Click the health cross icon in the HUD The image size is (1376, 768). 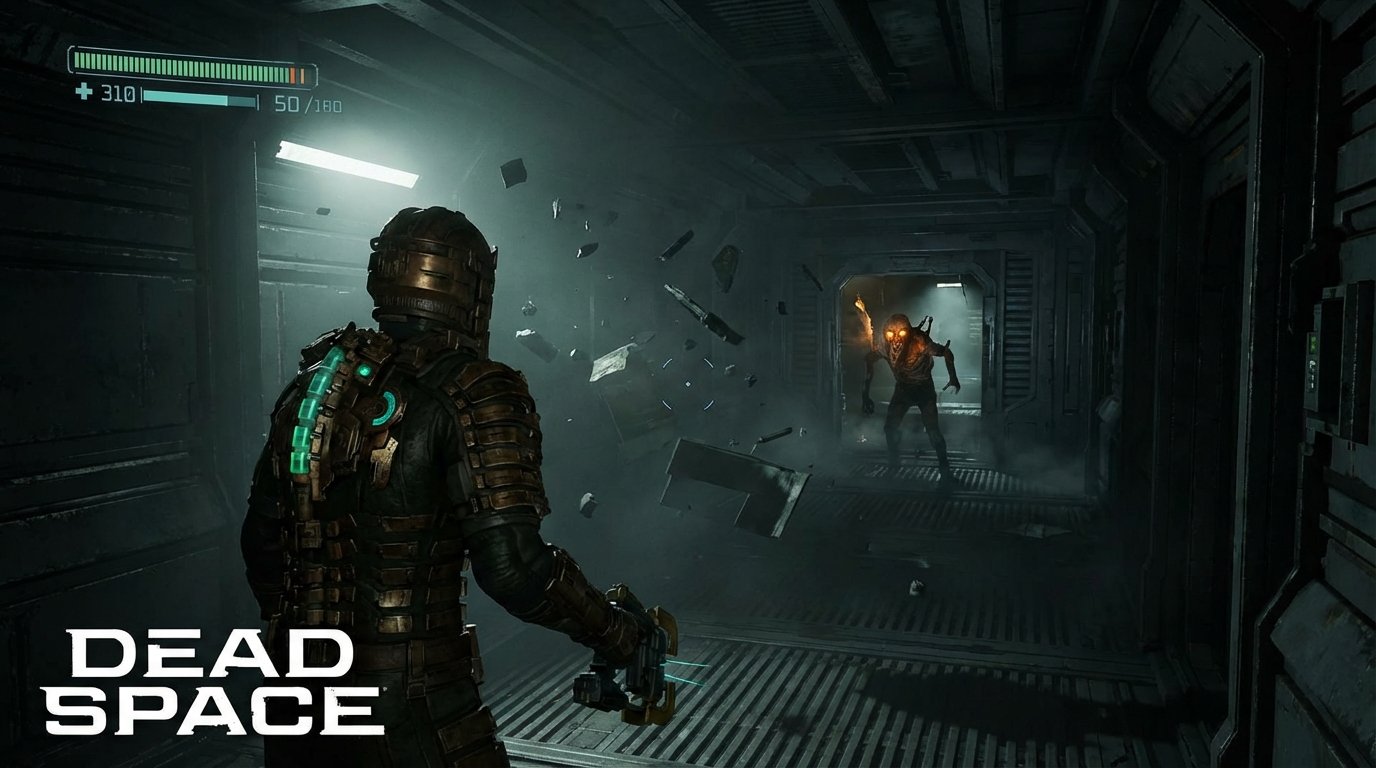[x=85, y=92]
